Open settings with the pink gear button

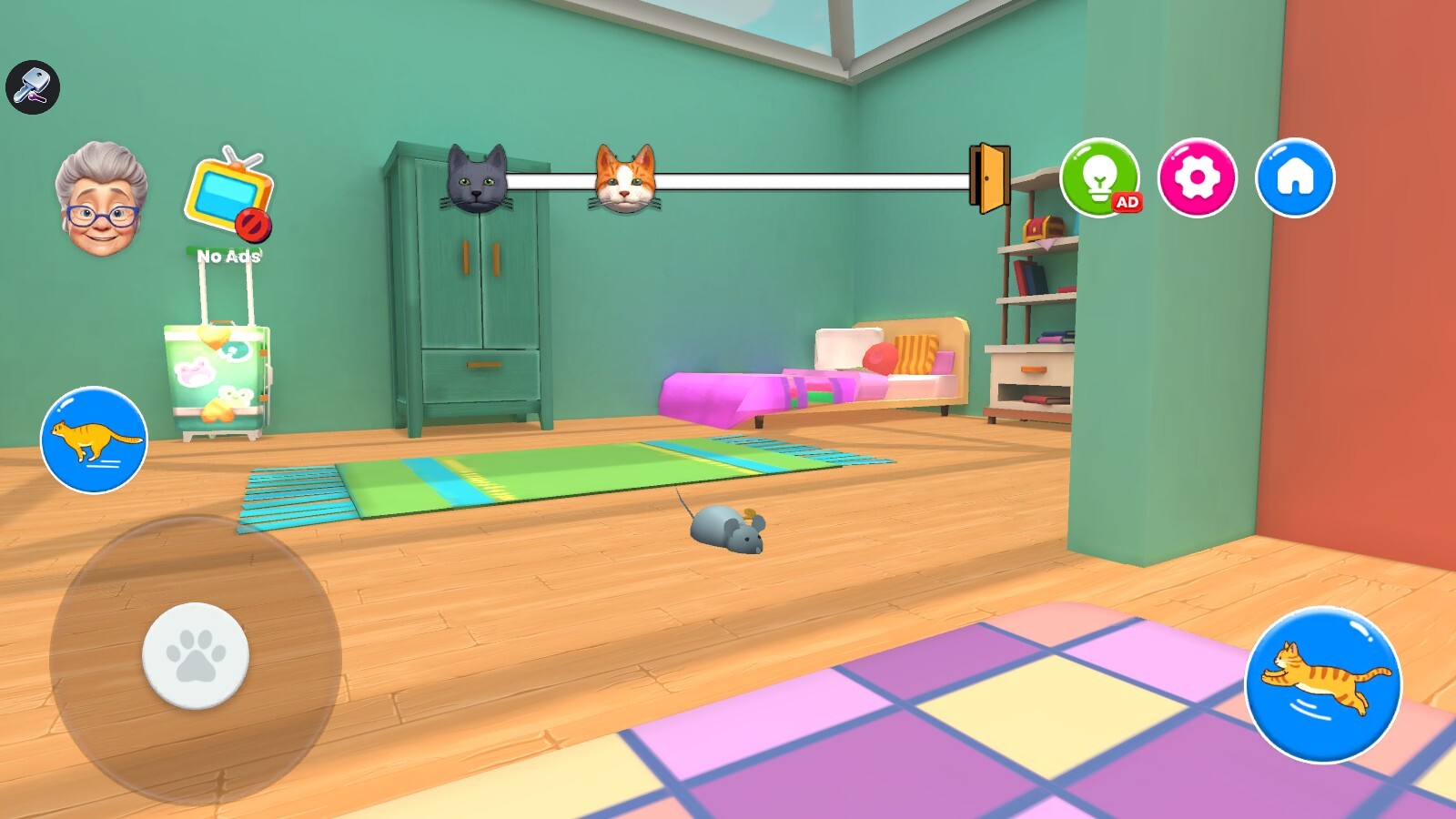[x=1197, y=177]
